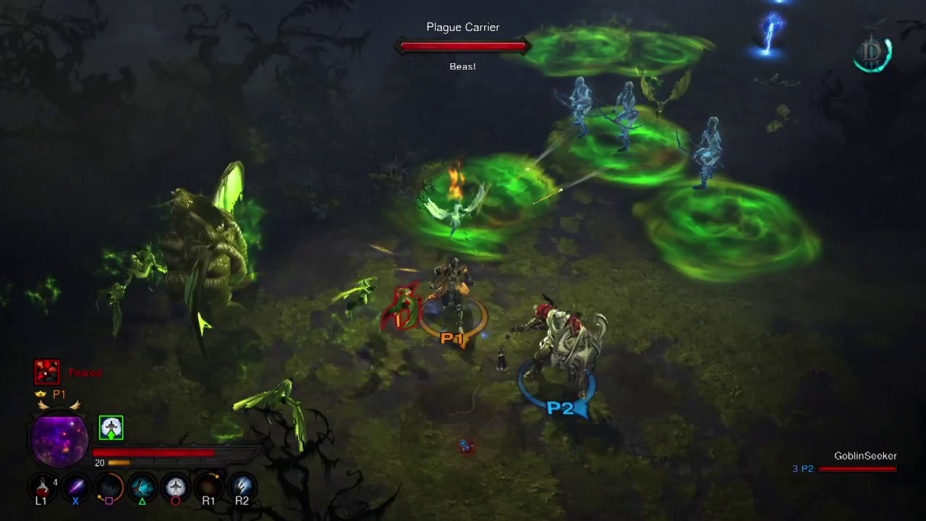Use the blue clawed-hand skill
The image size is (926, 521).
point(242,488)
